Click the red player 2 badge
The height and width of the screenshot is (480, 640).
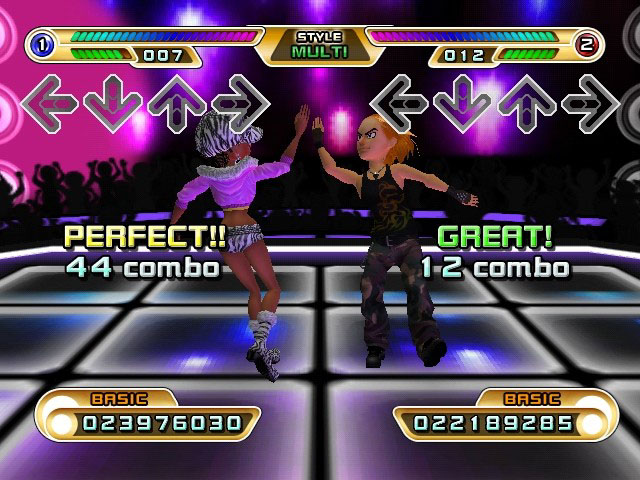[x=589, y=42]
